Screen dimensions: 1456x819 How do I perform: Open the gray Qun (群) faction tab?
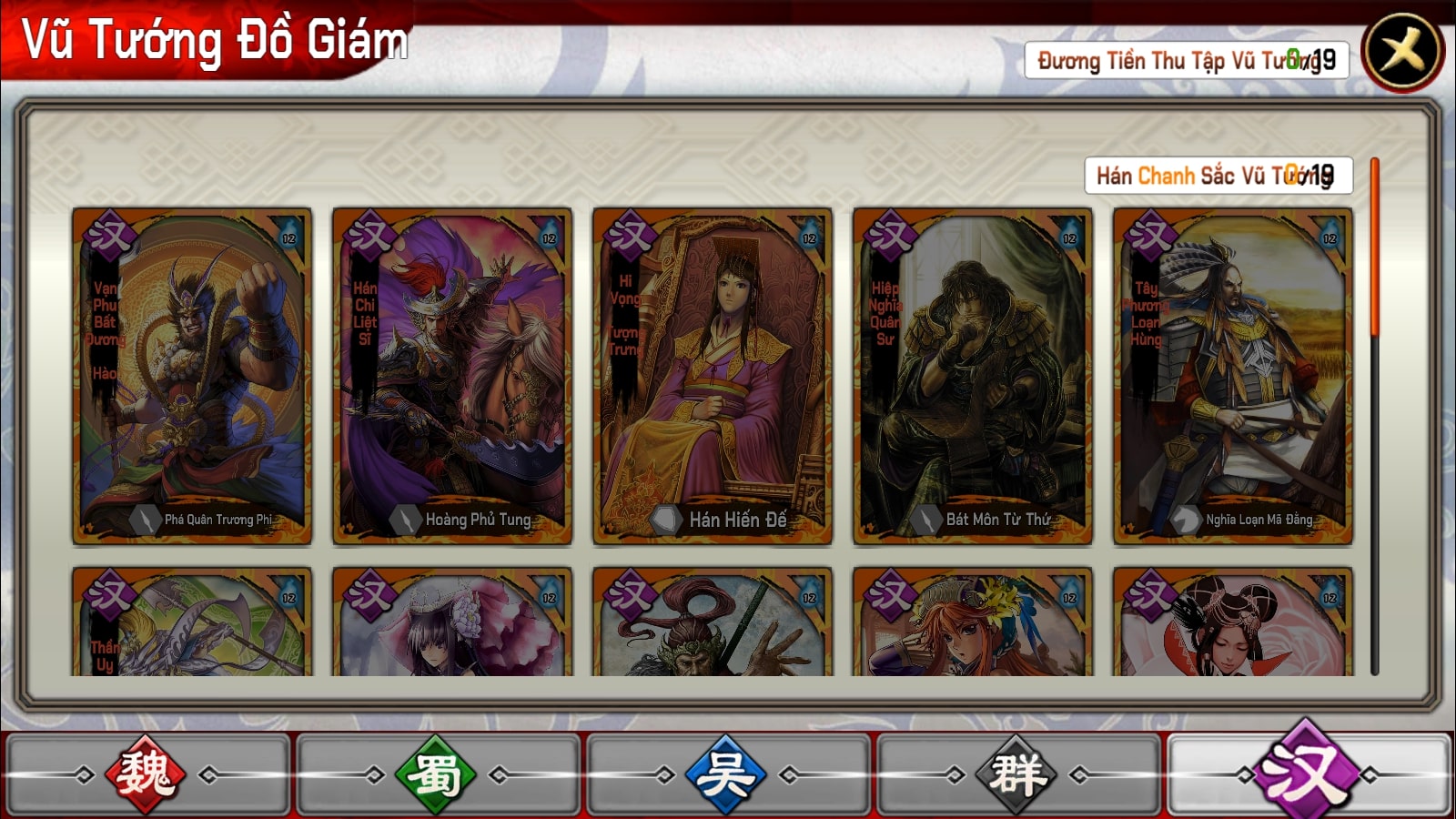1016,775
